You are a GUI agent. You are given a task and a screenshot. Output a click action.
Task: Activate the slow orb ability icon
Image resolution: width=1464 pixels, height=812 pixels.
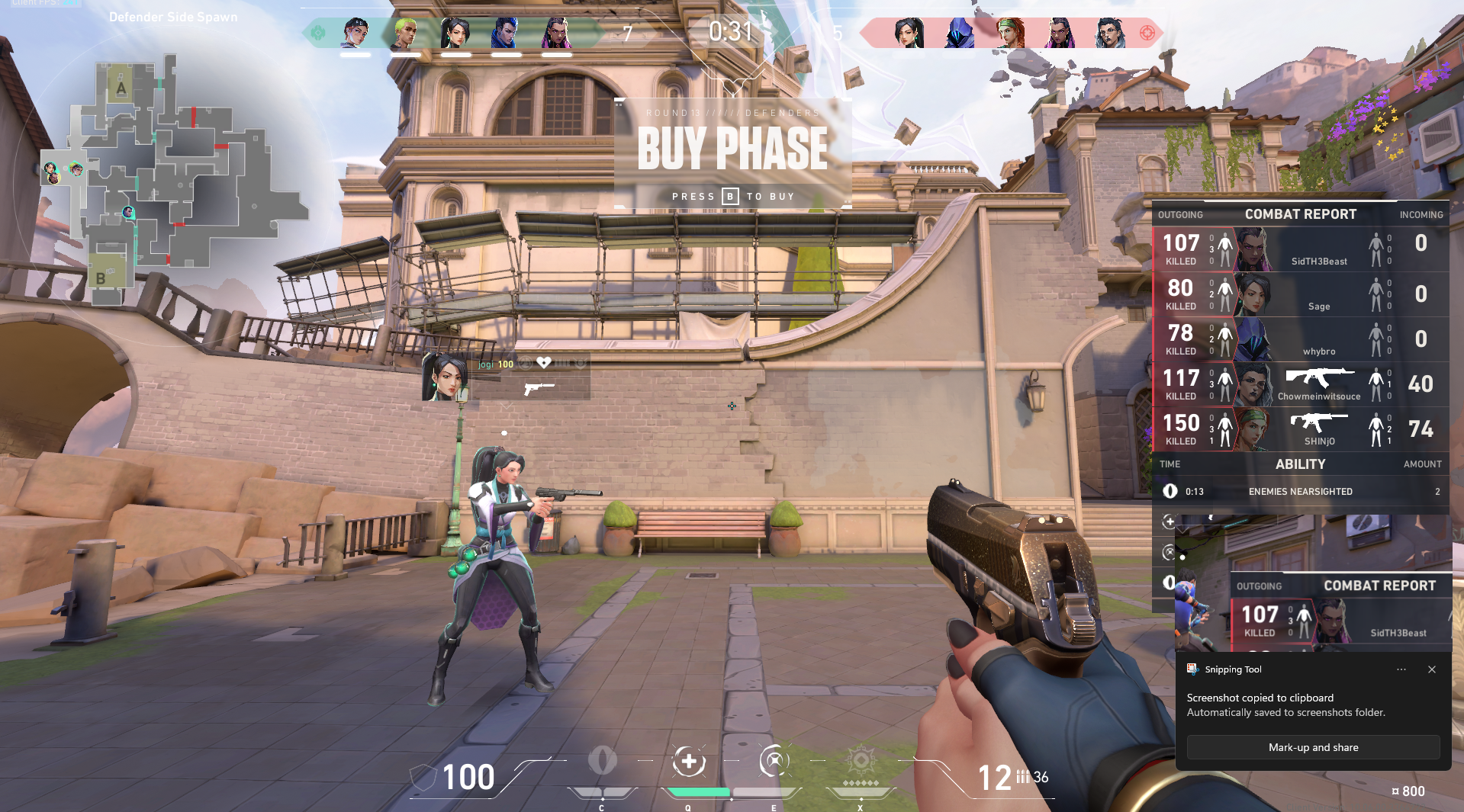(774, 762)
